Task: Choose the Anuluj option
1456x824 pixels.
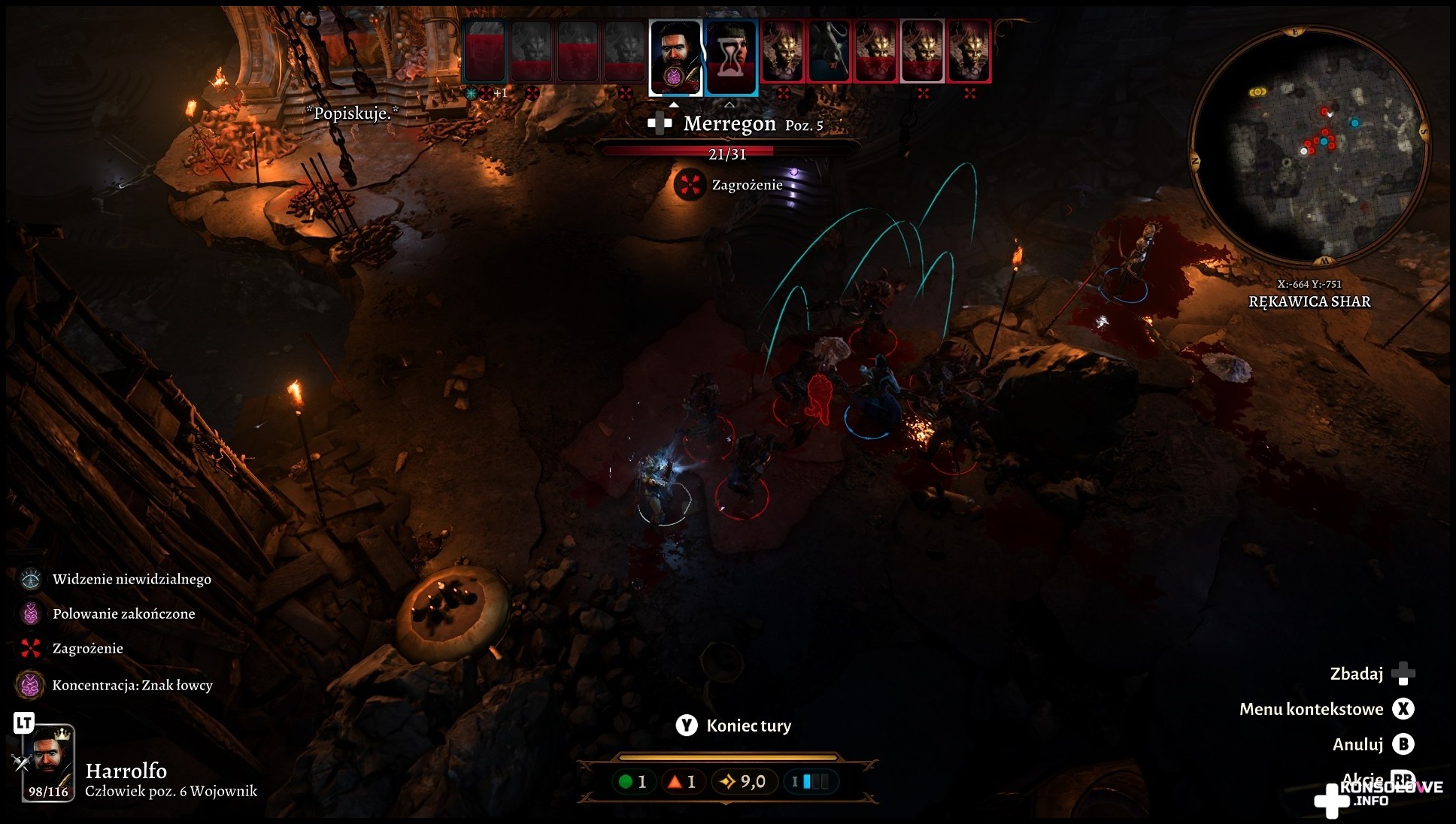Action: pyautogui.click(x=1403, y=744)
